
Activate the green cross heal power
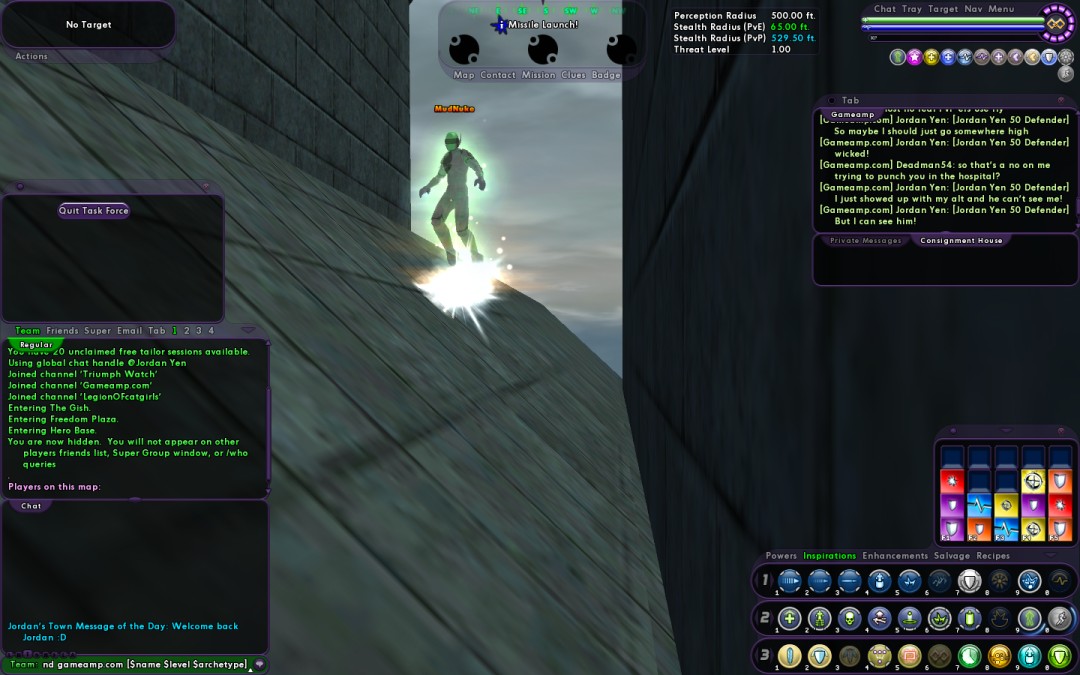790,619
